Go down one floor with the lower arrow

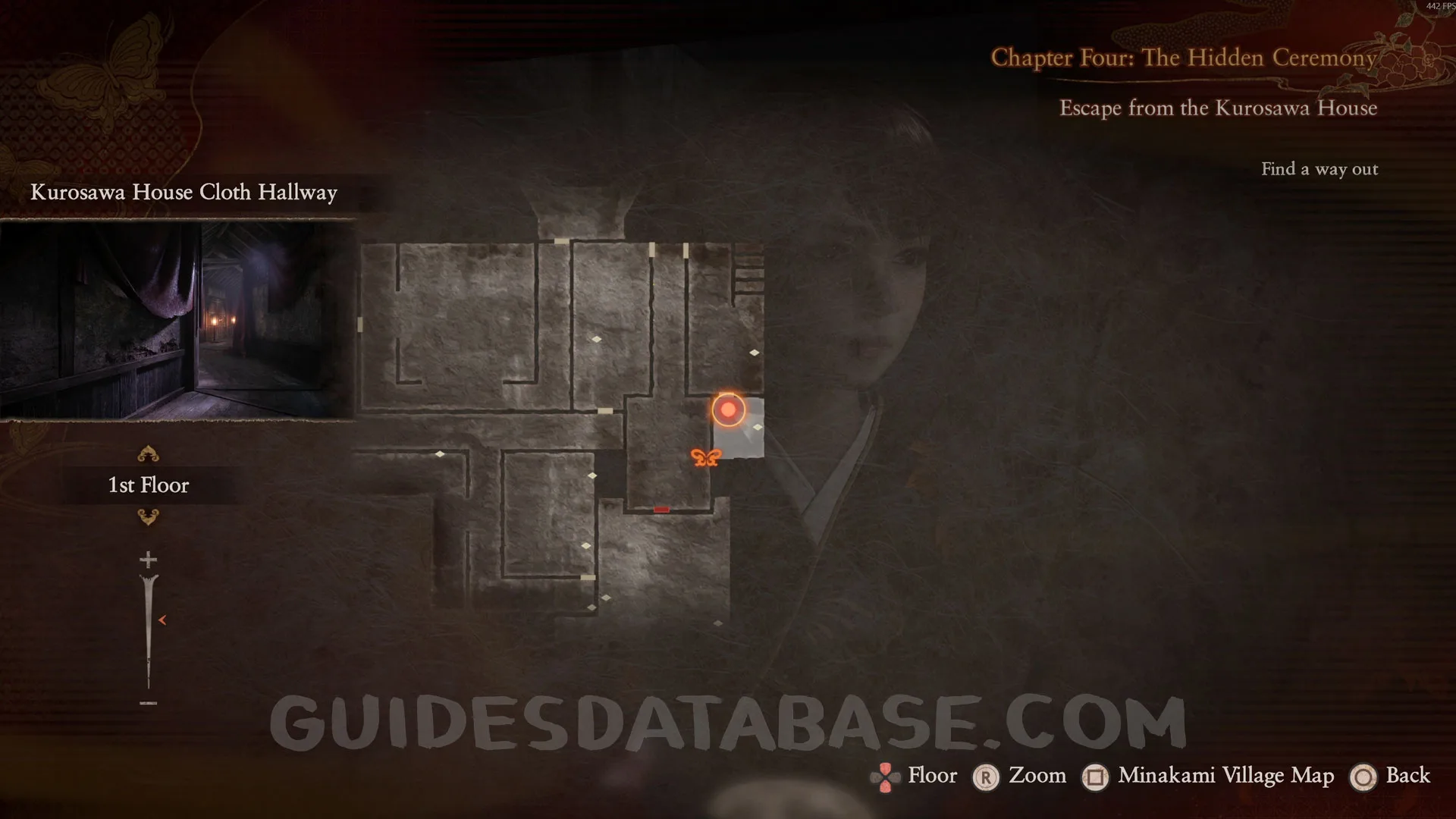click(148, 517)
